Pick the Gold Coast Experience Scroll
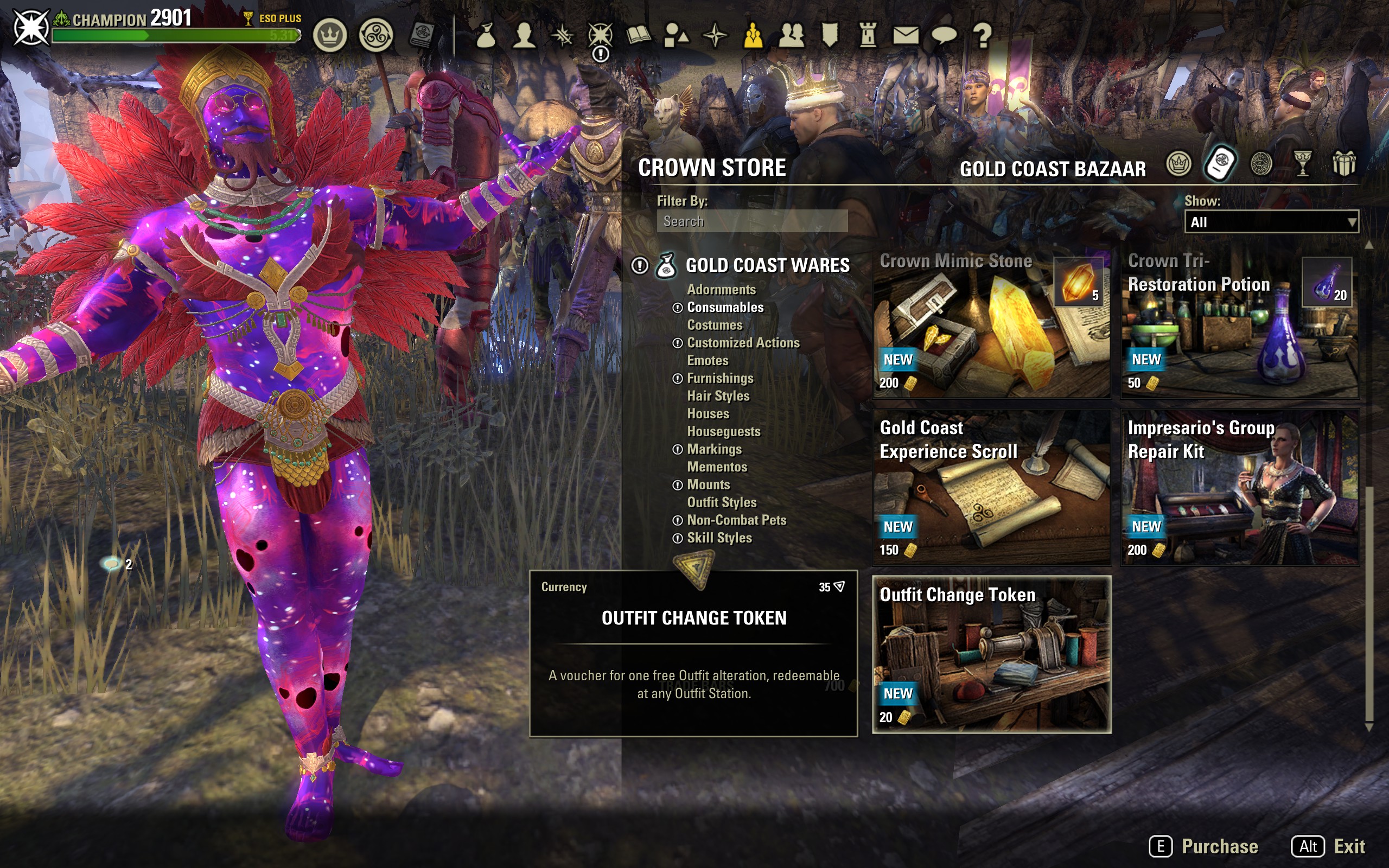 tap(991, 487)
